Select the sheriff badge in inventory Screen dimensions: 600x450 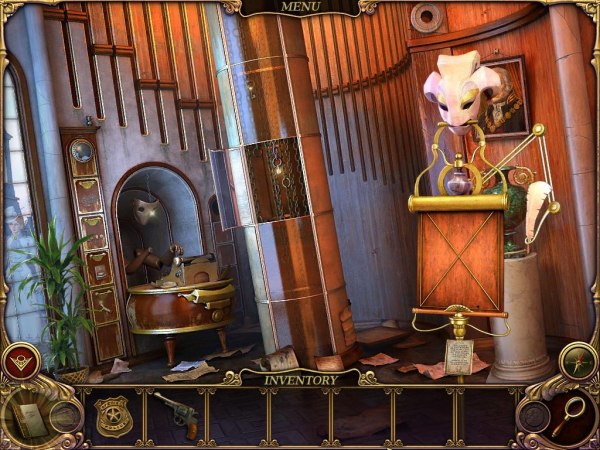[x=113, y=415]
